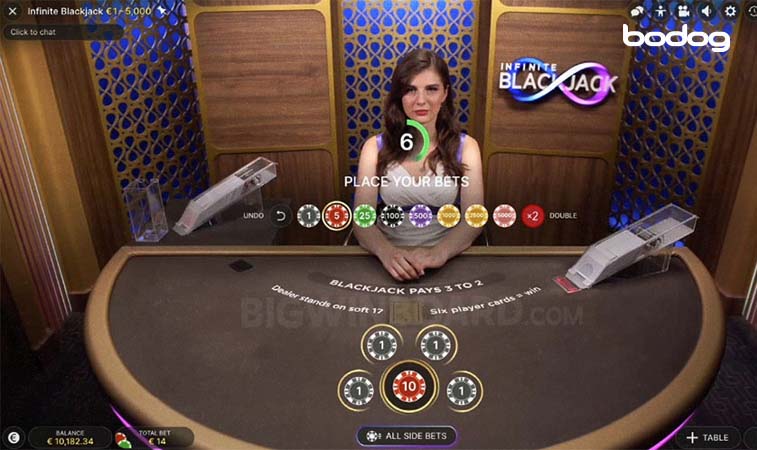757x450 pixels.
Task: Open the add Table button
Action: [x=708, y=437]
